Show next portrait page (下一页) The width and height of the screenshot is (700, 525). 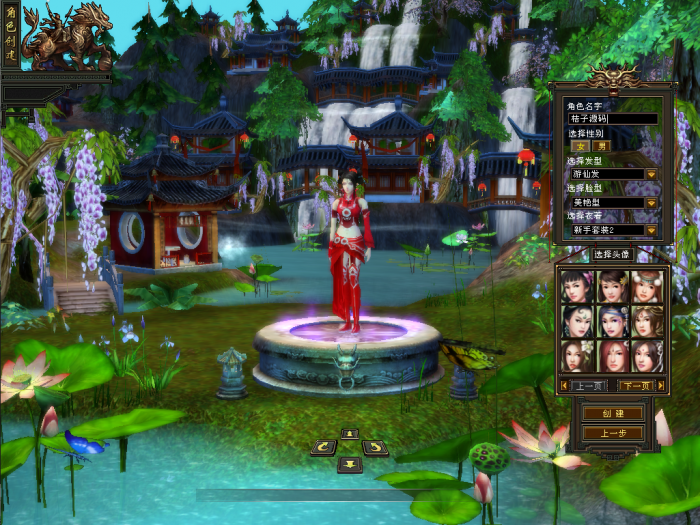pos(634,385)
